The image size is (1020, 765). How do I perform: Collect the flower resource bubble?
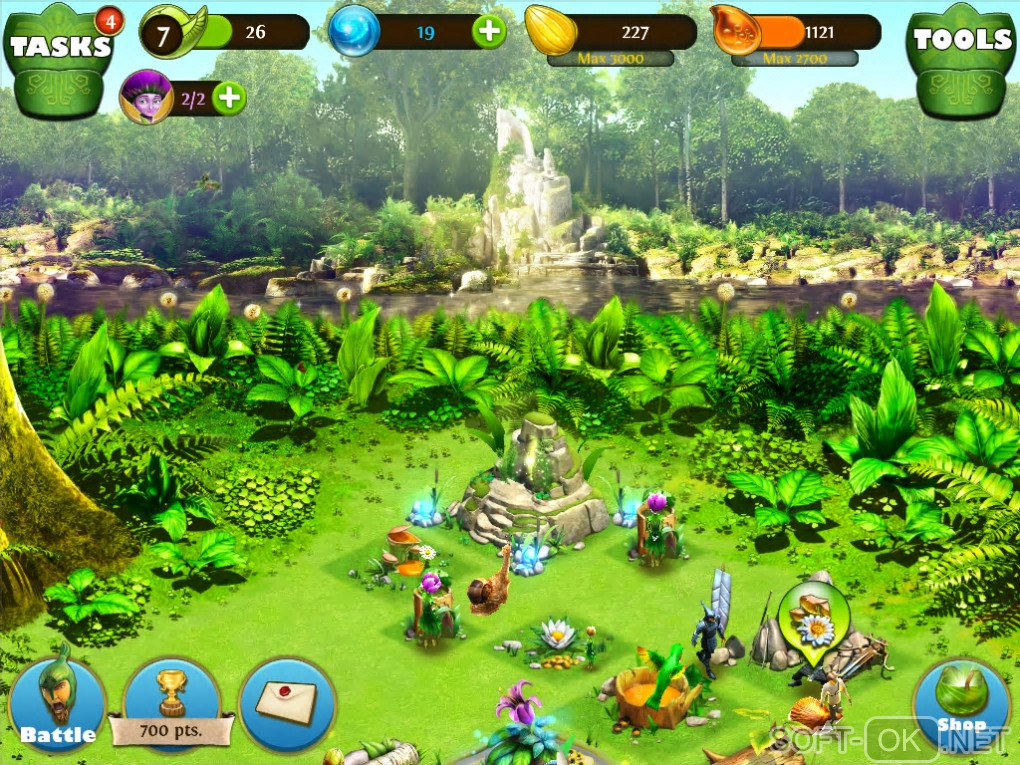click(x=813, y=620)
